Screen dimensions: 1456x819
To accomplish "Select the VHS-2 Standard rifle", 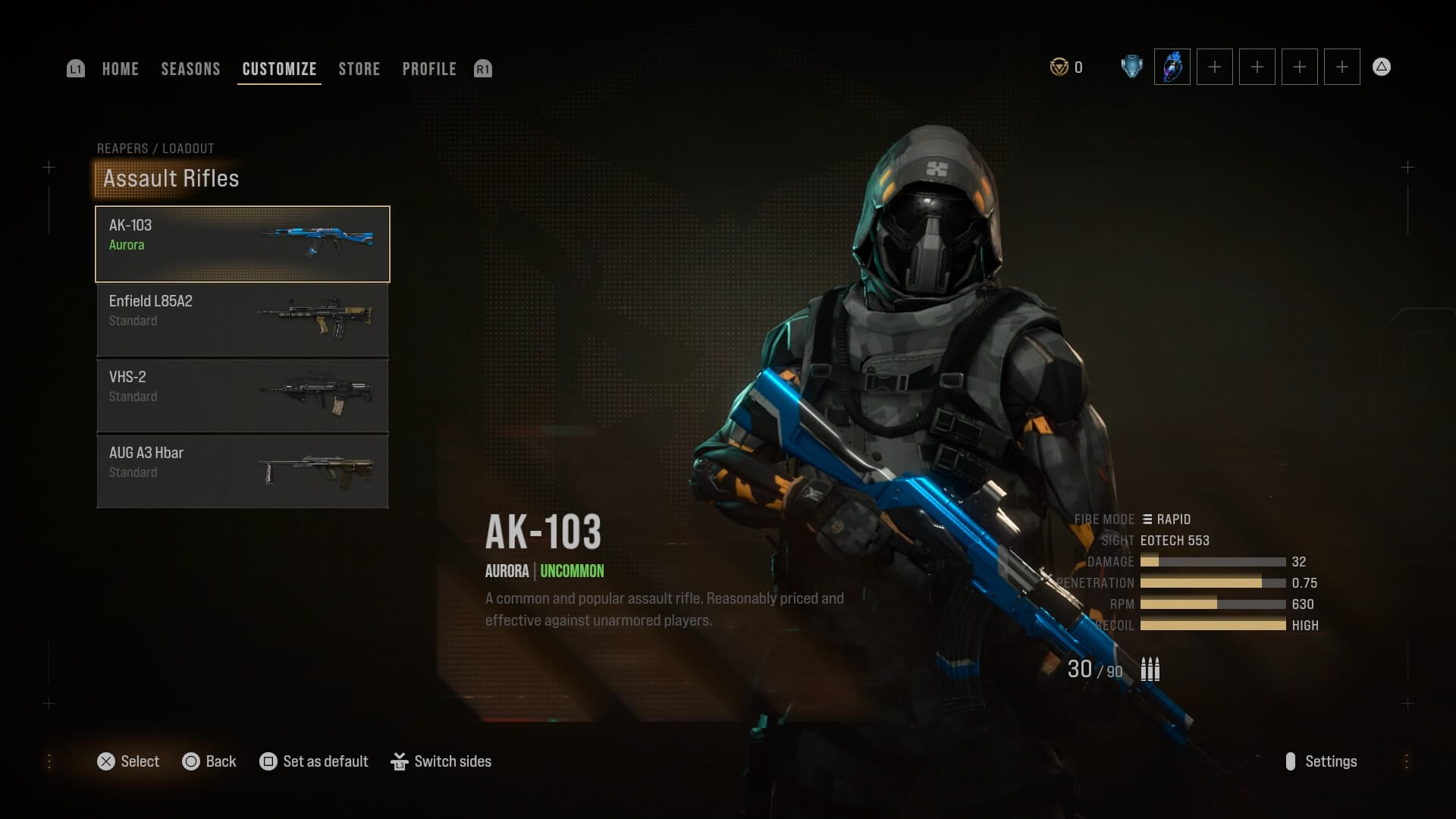I will (x=241, y=395).
